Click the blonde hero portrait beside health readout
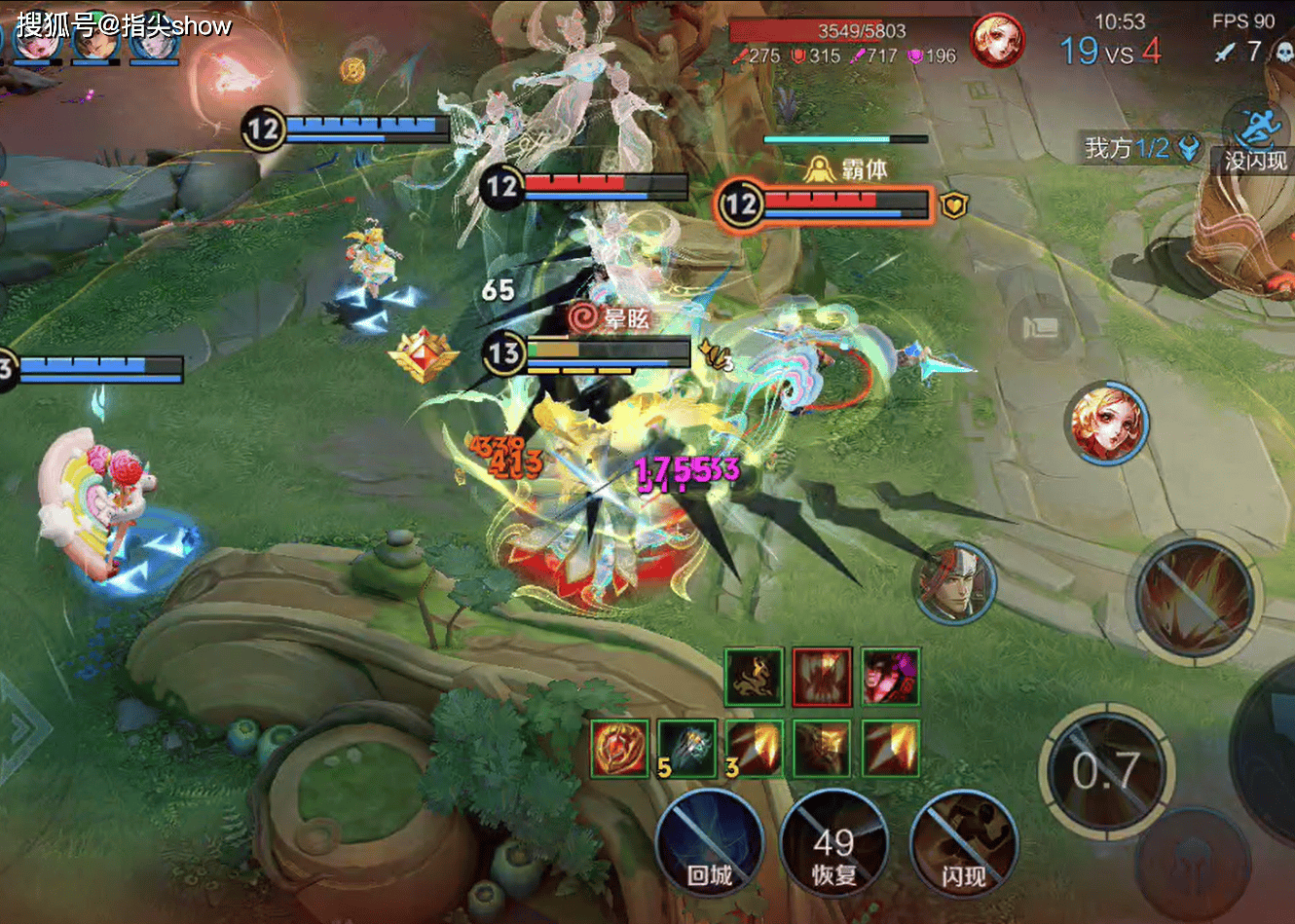 pyautogui.click(x=996, y=41)
